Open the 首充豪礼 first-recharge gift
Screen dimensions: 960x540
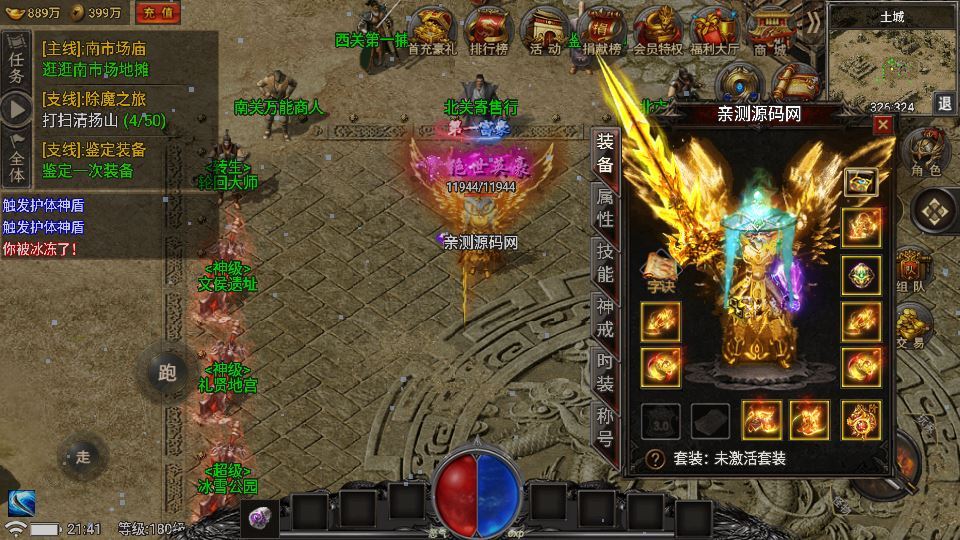432,30
